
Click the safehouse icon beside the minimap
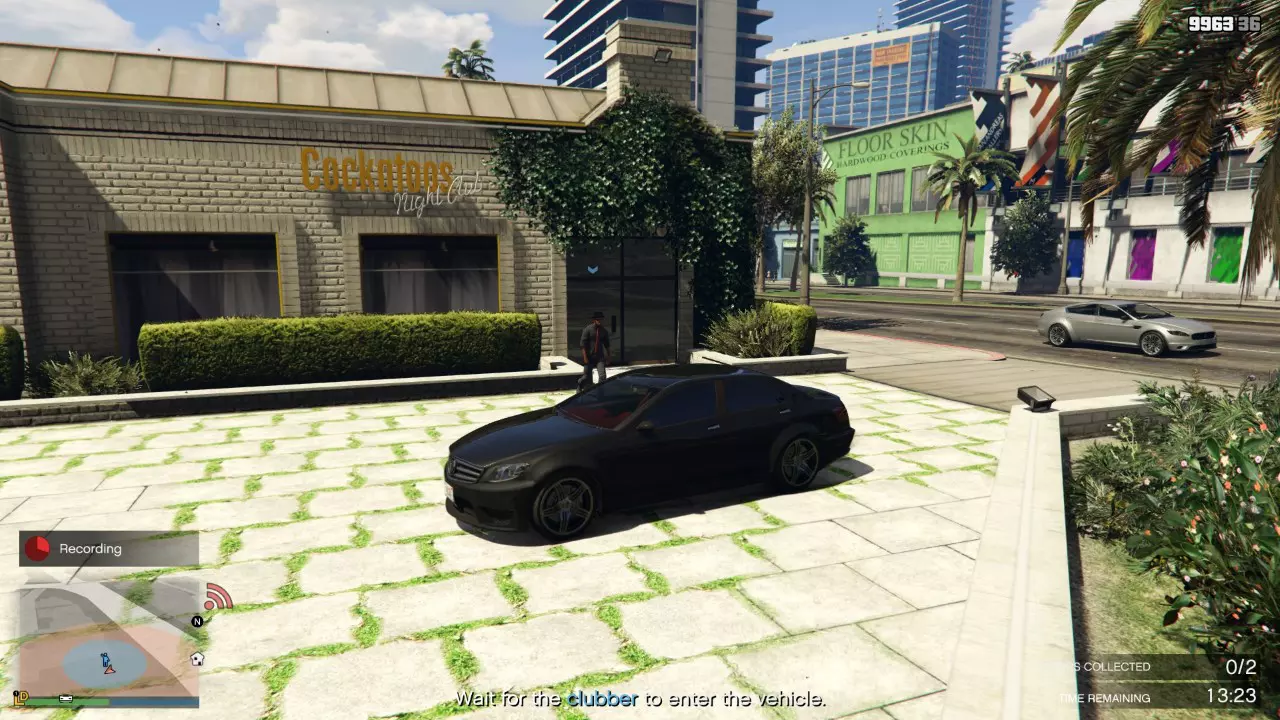click(x=196, y=659)
